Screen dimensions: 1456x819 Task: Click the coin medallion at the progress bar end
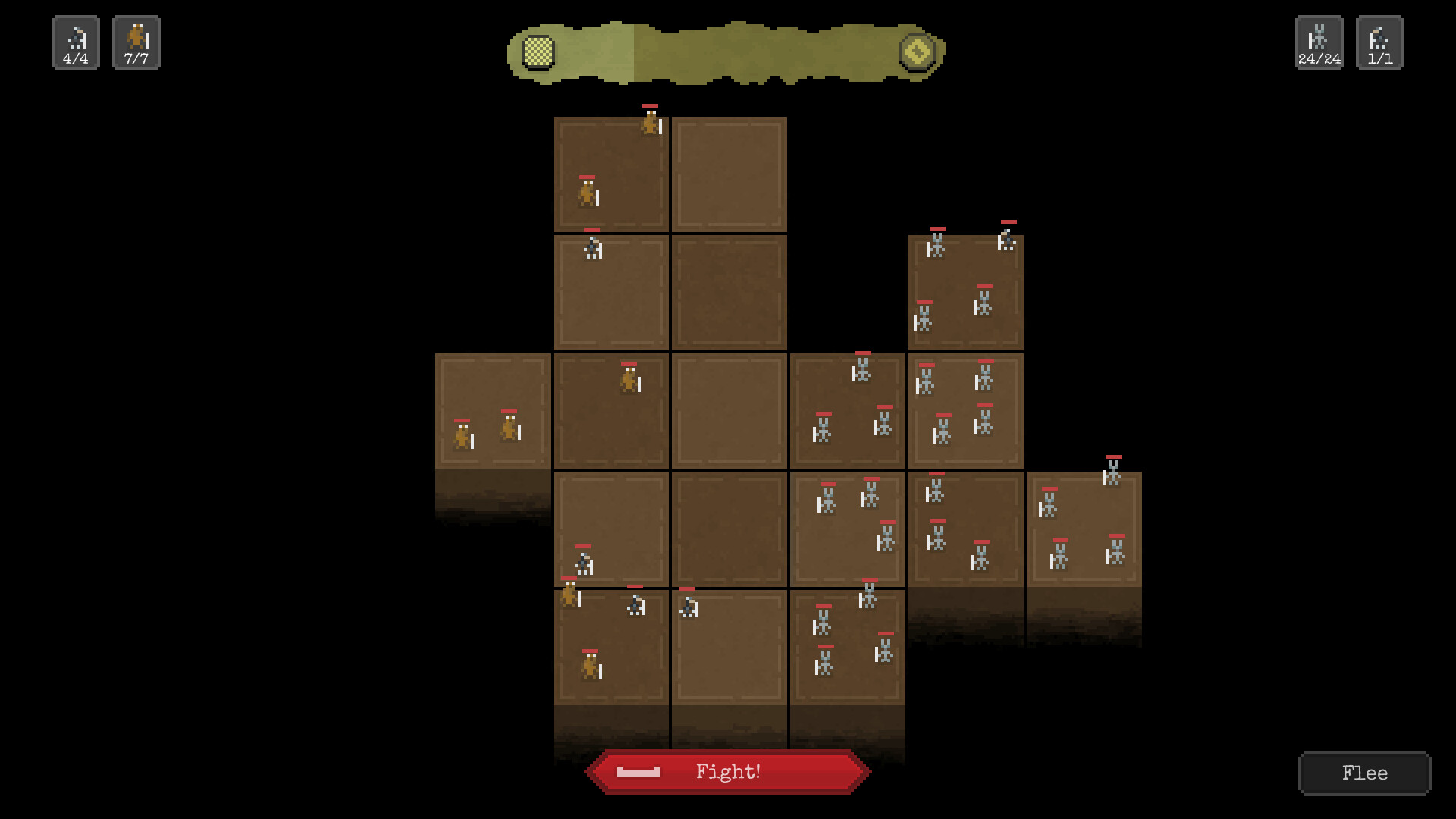point(918,52)
